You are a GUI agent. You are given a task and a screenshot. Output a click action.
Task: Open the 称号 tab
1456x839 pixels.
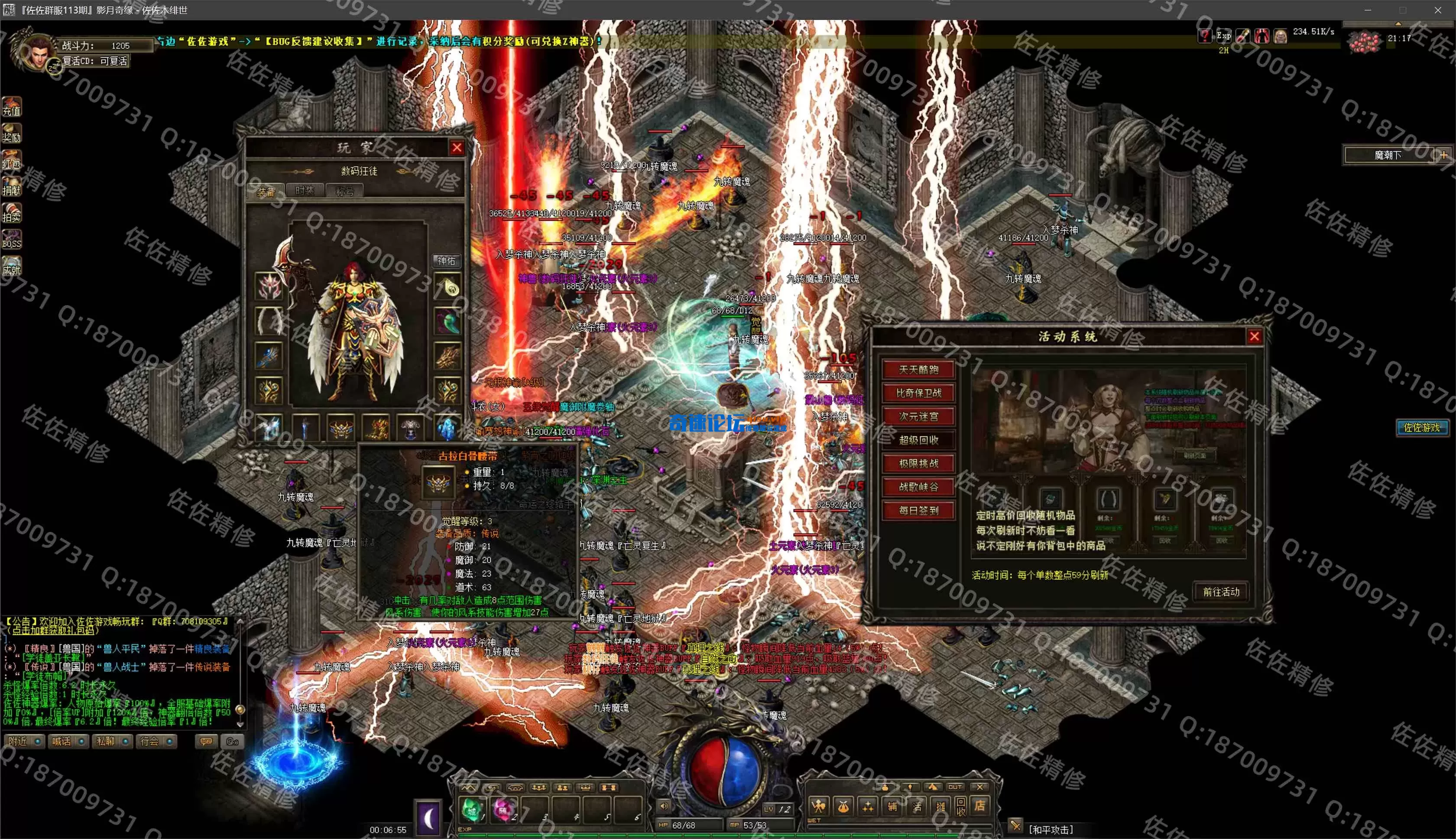coord(344,191)
